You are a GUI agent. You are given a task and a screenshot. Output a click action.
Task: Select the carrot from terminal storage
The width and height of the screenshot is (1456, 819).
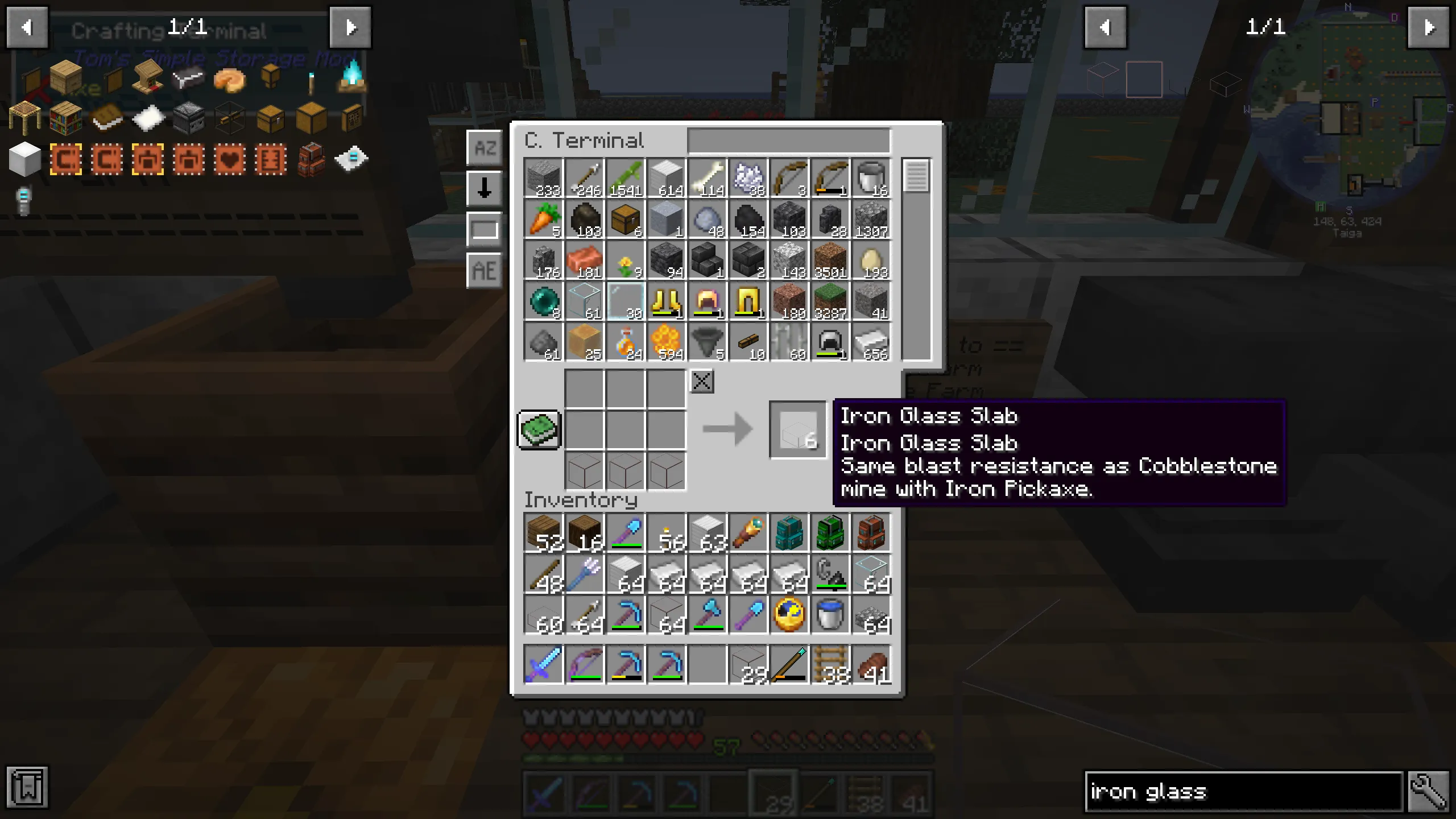[x=543, y=219]
